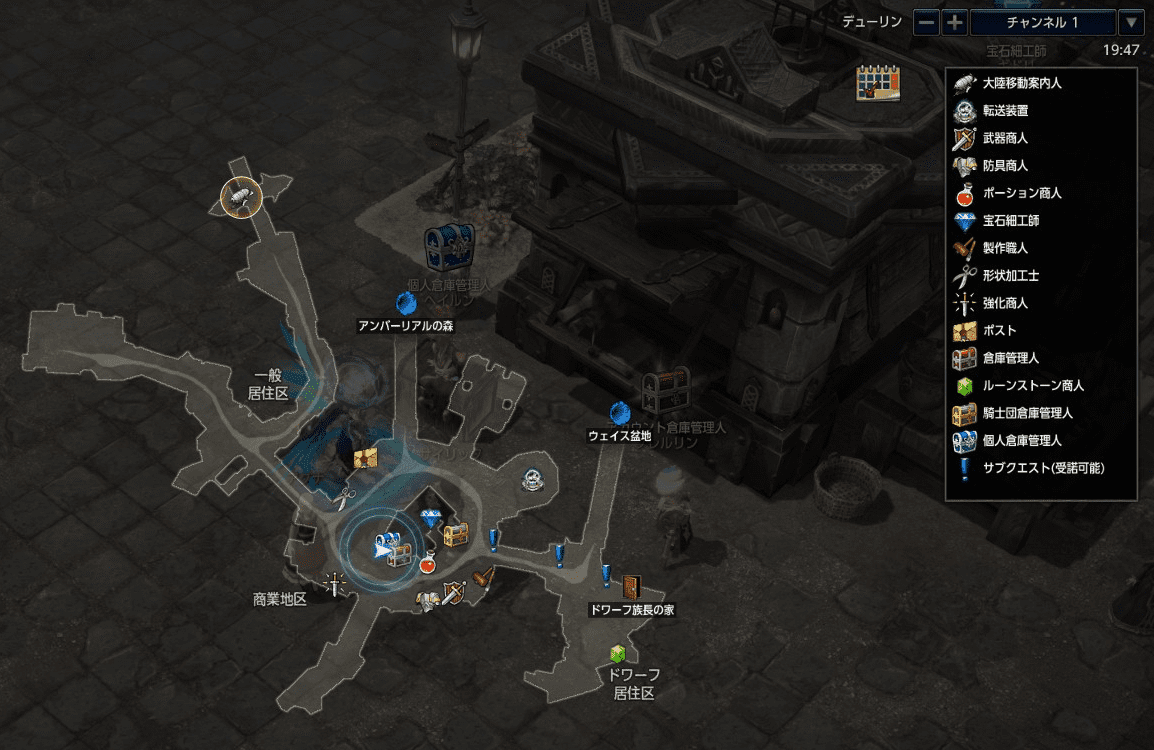Click the map zoom-out minus button
Screen dimensions: 1154x750
point(927,22)
